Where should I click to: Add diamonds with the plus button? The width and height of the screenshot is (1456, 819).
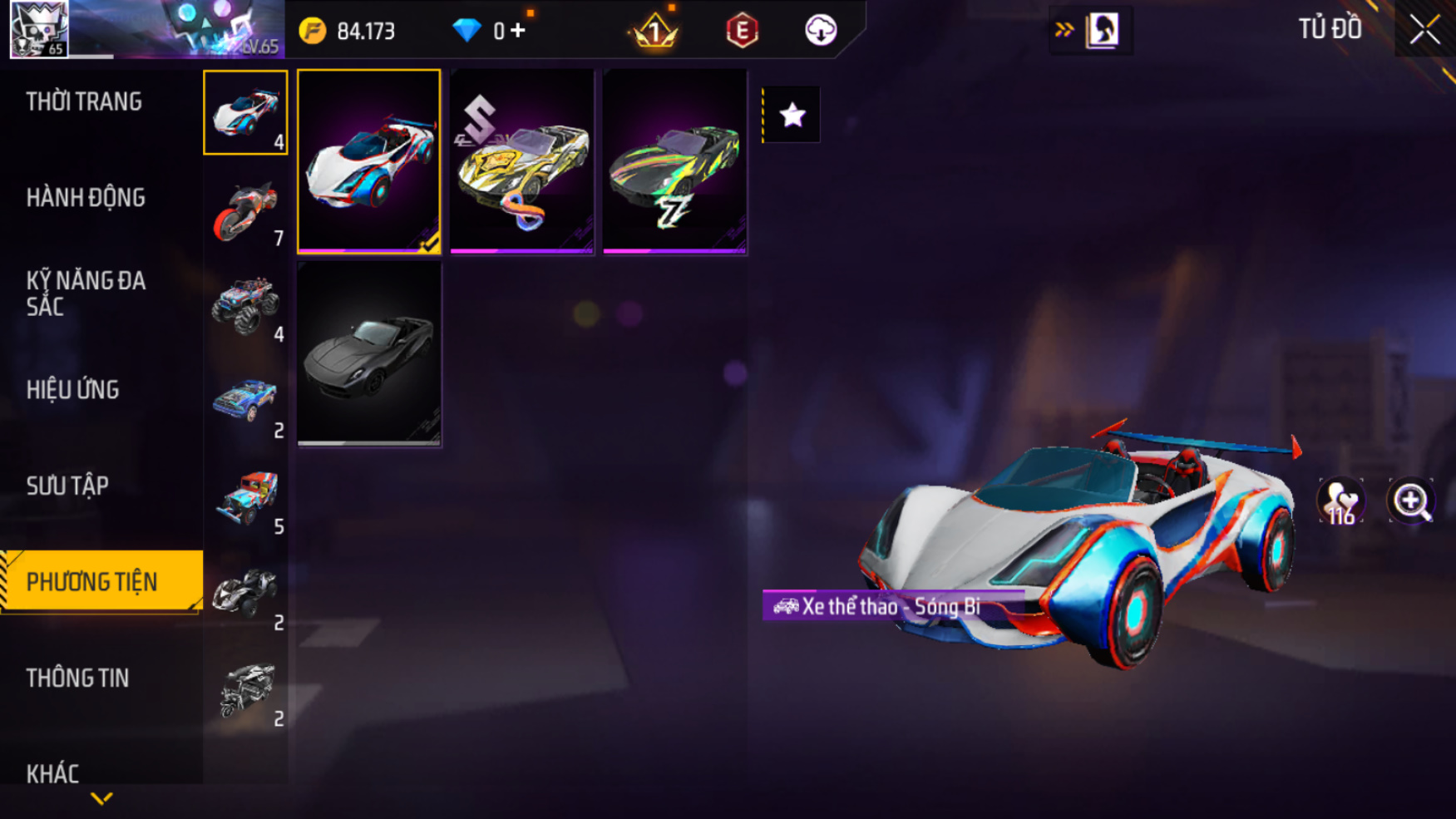[518, 31]
